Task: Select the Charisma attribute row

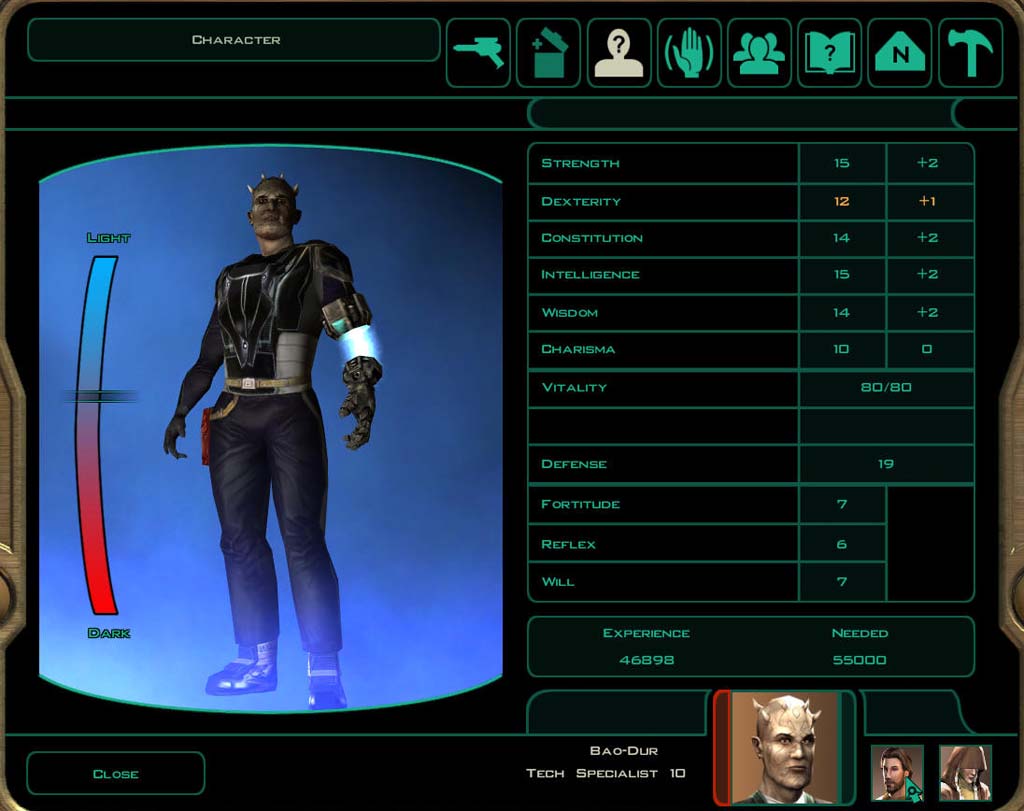Action: (662, 349)
